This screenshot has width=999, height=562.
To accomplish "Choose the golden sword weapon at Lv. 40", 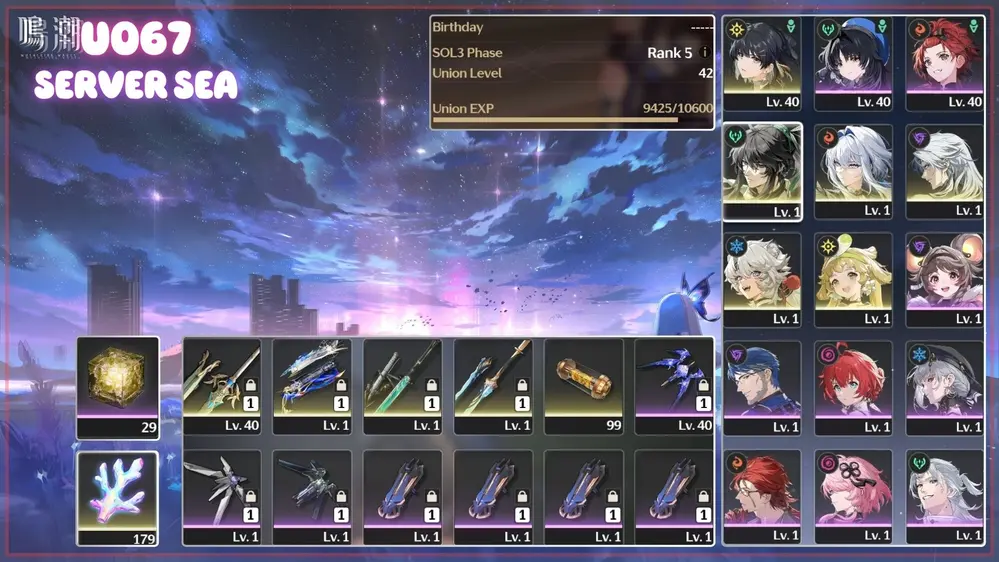I will 222,379.
